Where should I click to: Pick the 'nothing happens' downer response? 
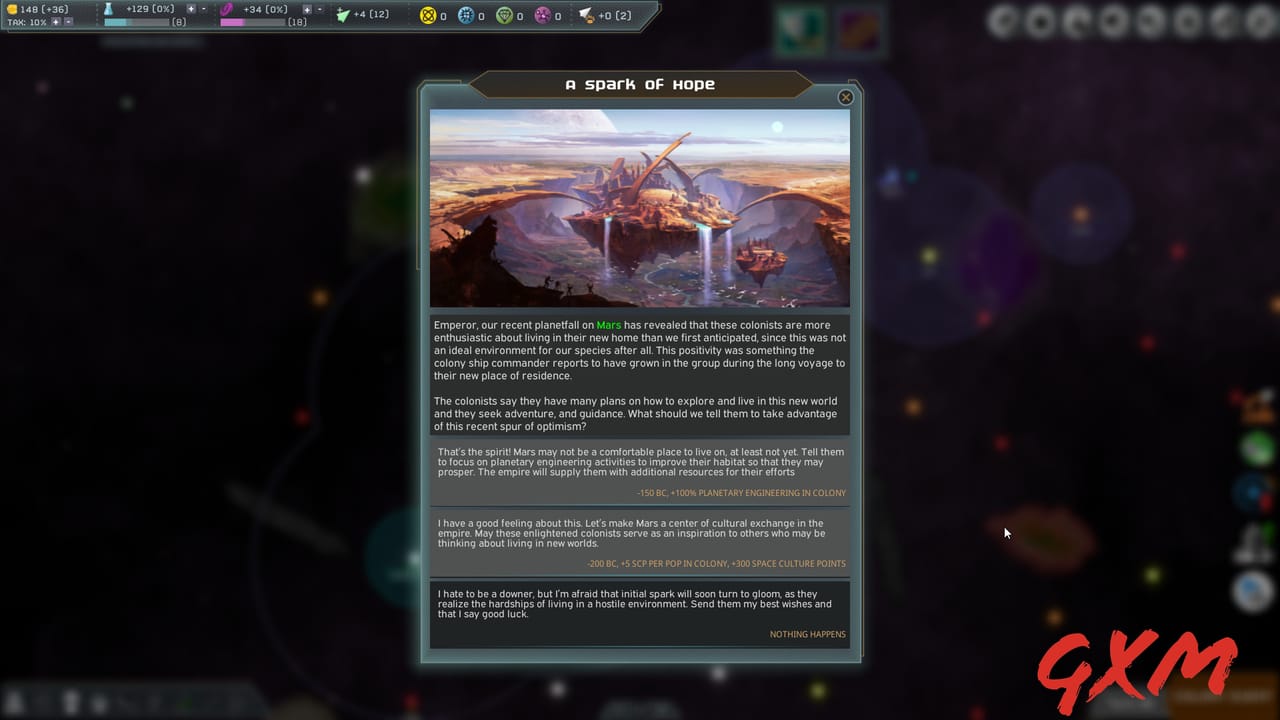[x=640, y=610]
